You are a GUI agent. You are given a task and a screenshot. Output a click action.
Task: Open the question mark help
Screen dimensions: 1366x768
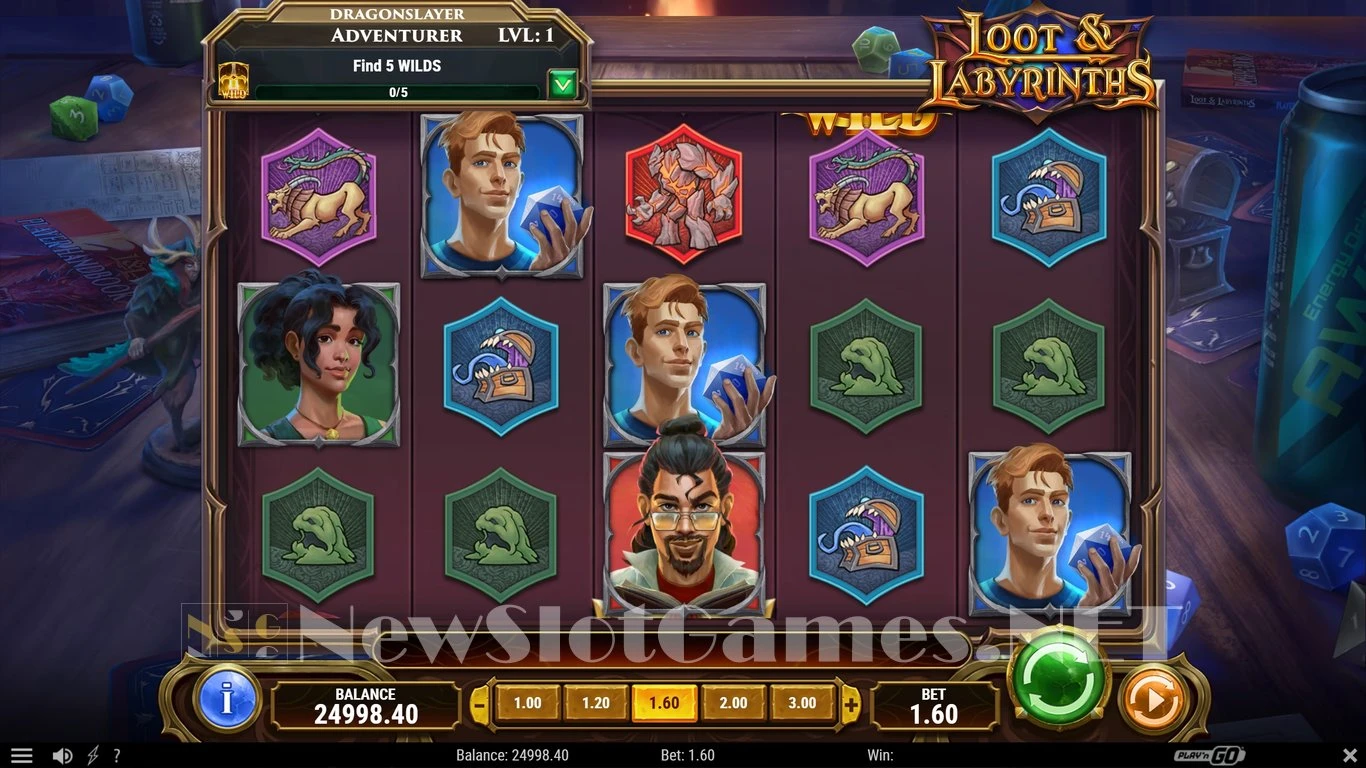117,756
